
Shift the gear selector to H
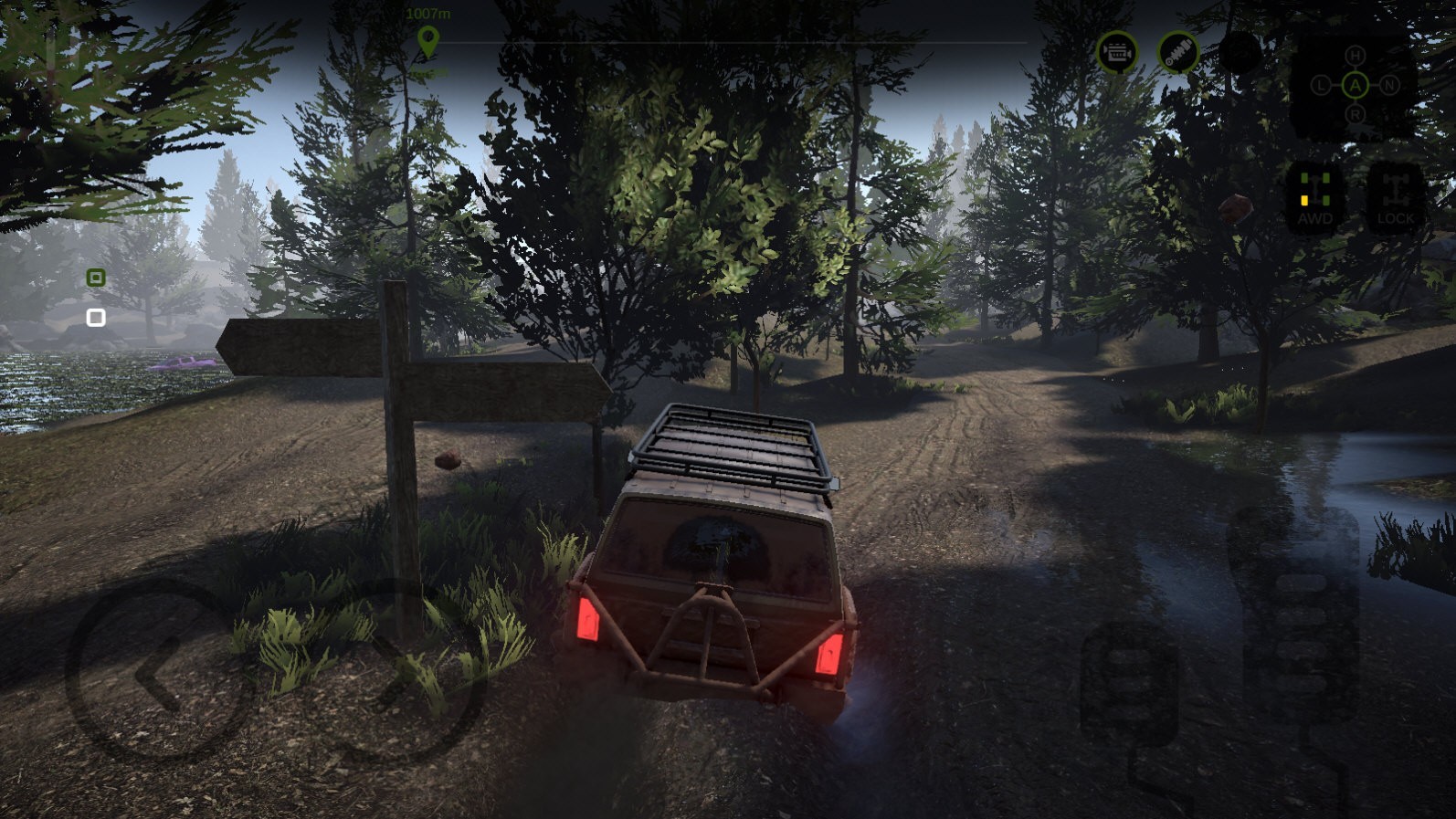click(1355, 56)
